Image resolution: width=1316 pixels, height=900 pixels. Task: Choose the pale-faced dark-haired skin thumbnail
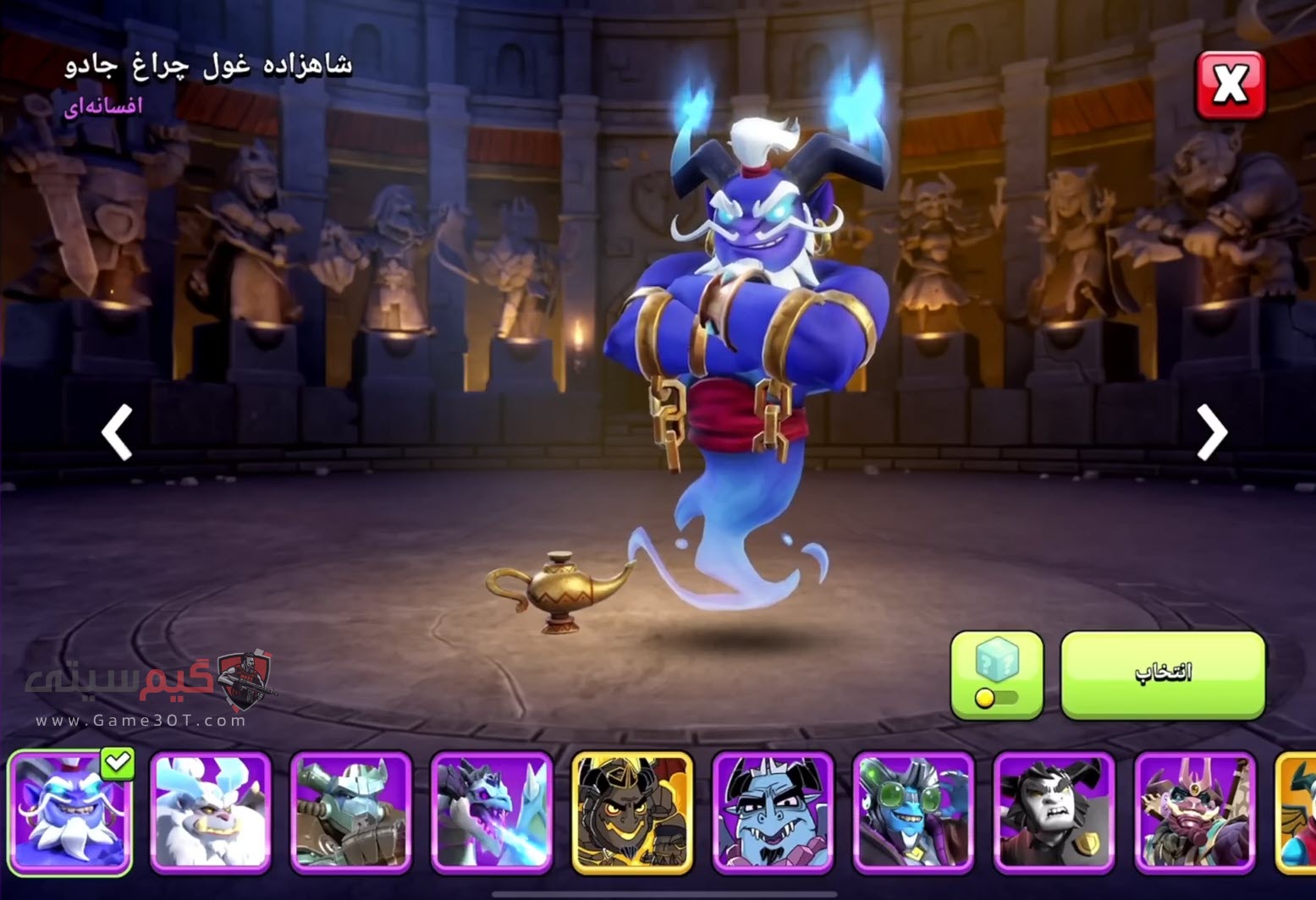tap(1054, 813)
